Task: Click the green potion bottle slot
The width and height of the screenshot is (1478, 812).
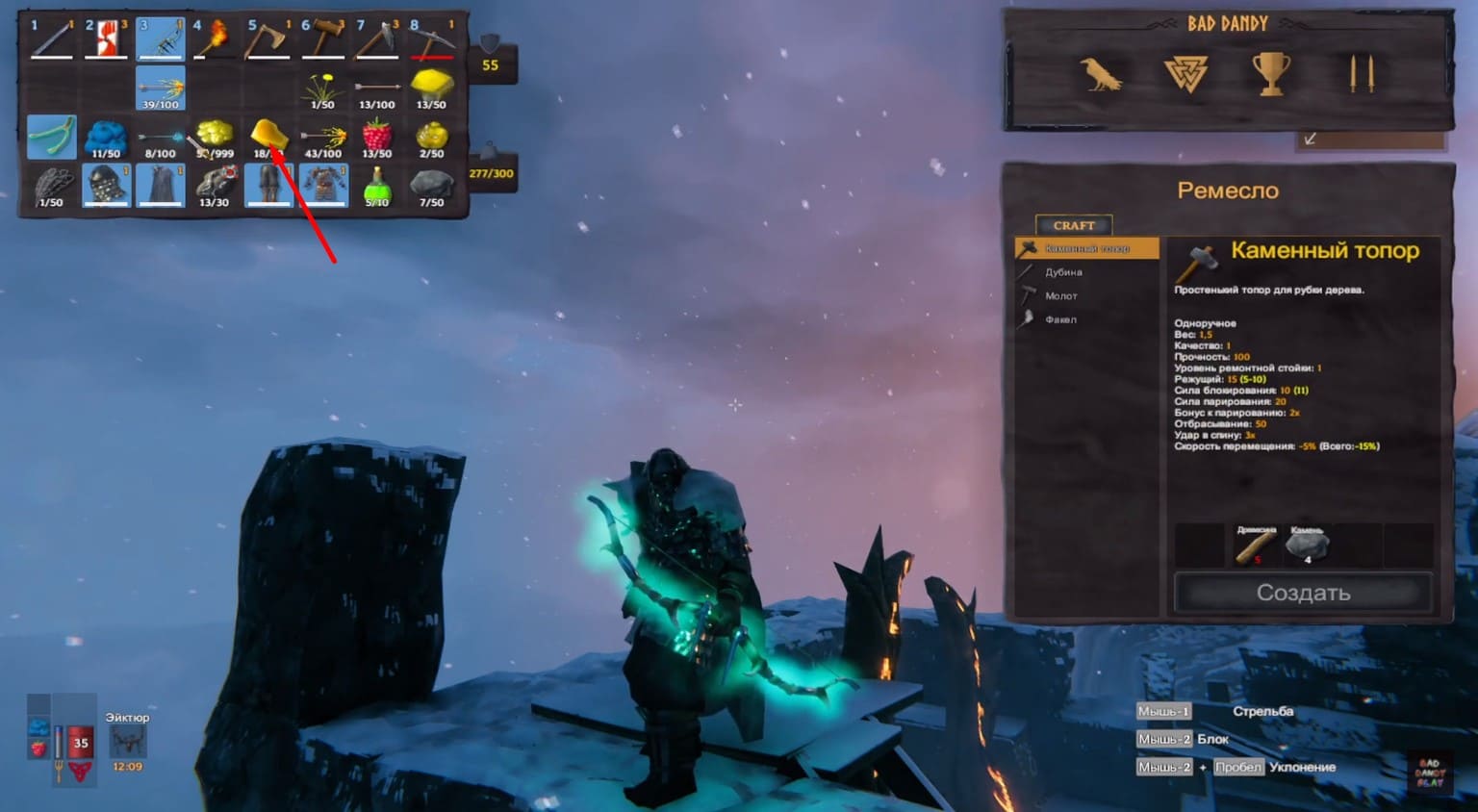Action: (377, 186)
